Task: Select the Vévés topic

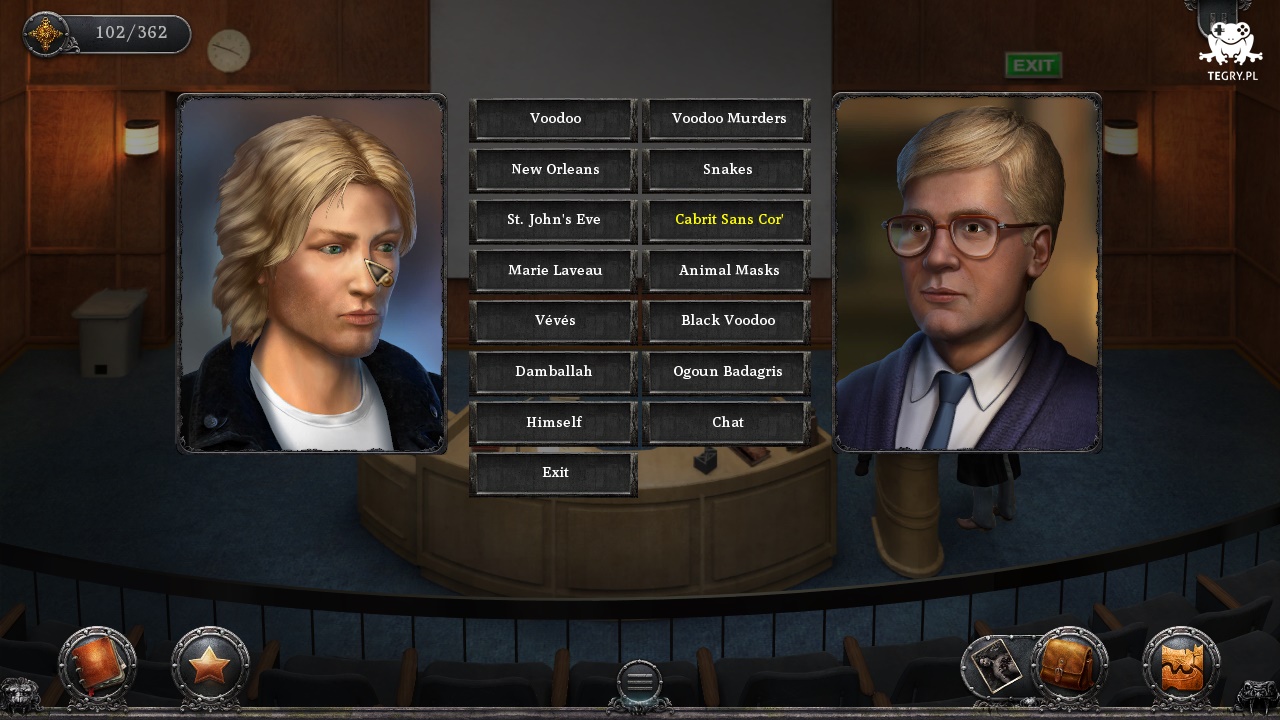Action: click(553, 321)
